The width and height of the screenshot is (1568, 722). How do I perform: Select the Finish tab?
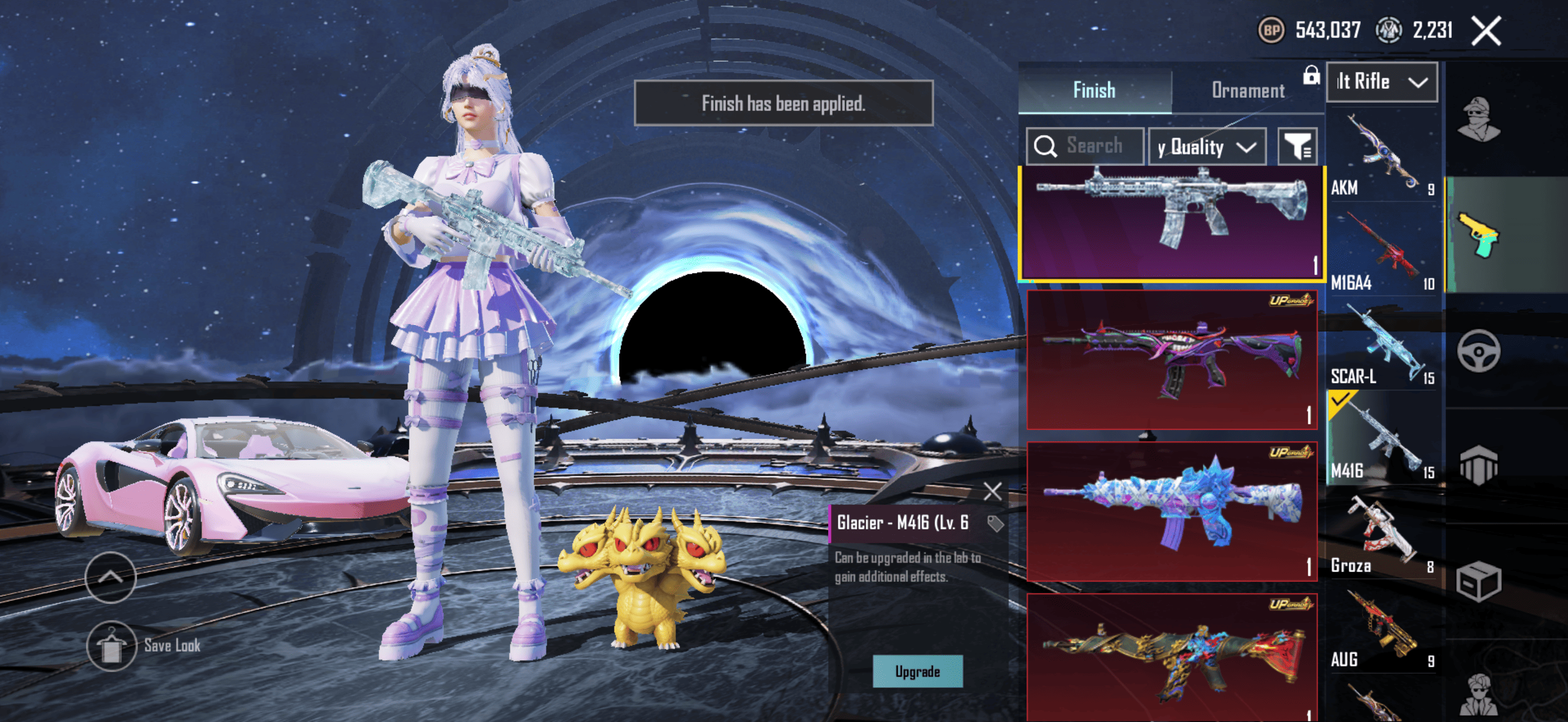tap(1094, 91)
